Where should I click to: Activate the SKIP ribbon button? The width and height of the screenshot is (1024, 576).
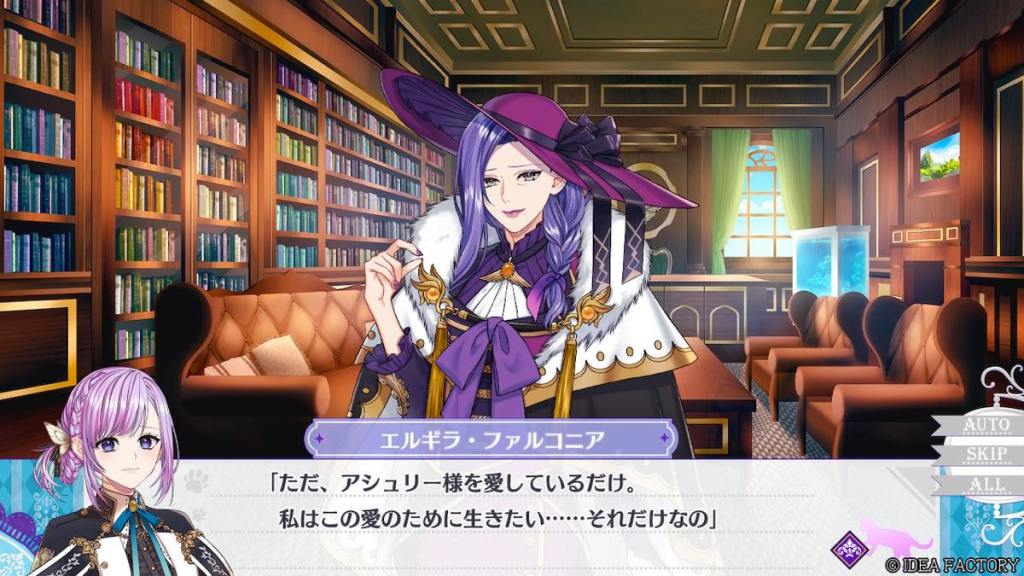tap(983, 455)
